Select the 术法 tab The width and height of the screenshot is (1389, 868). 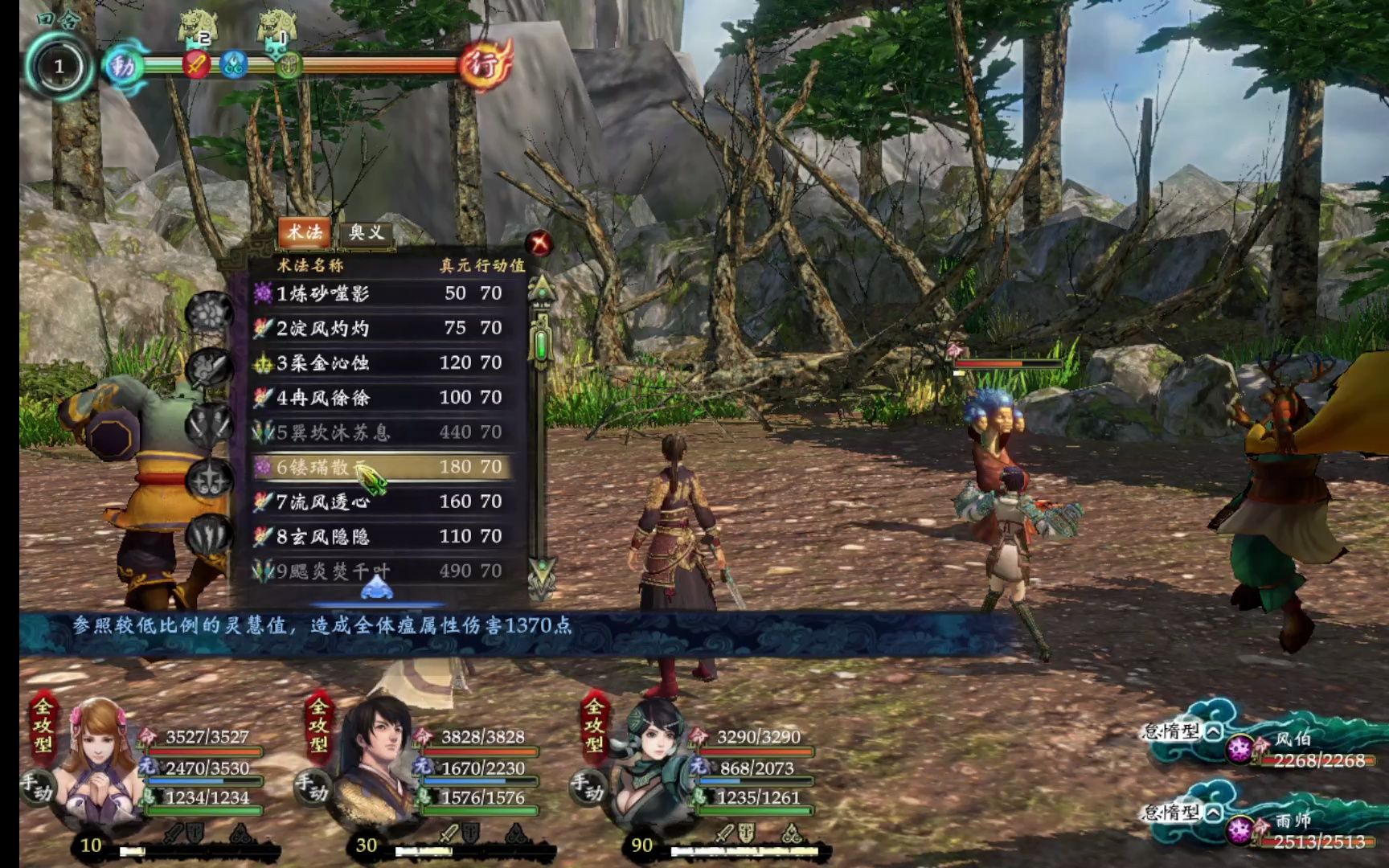click(305, 232)
